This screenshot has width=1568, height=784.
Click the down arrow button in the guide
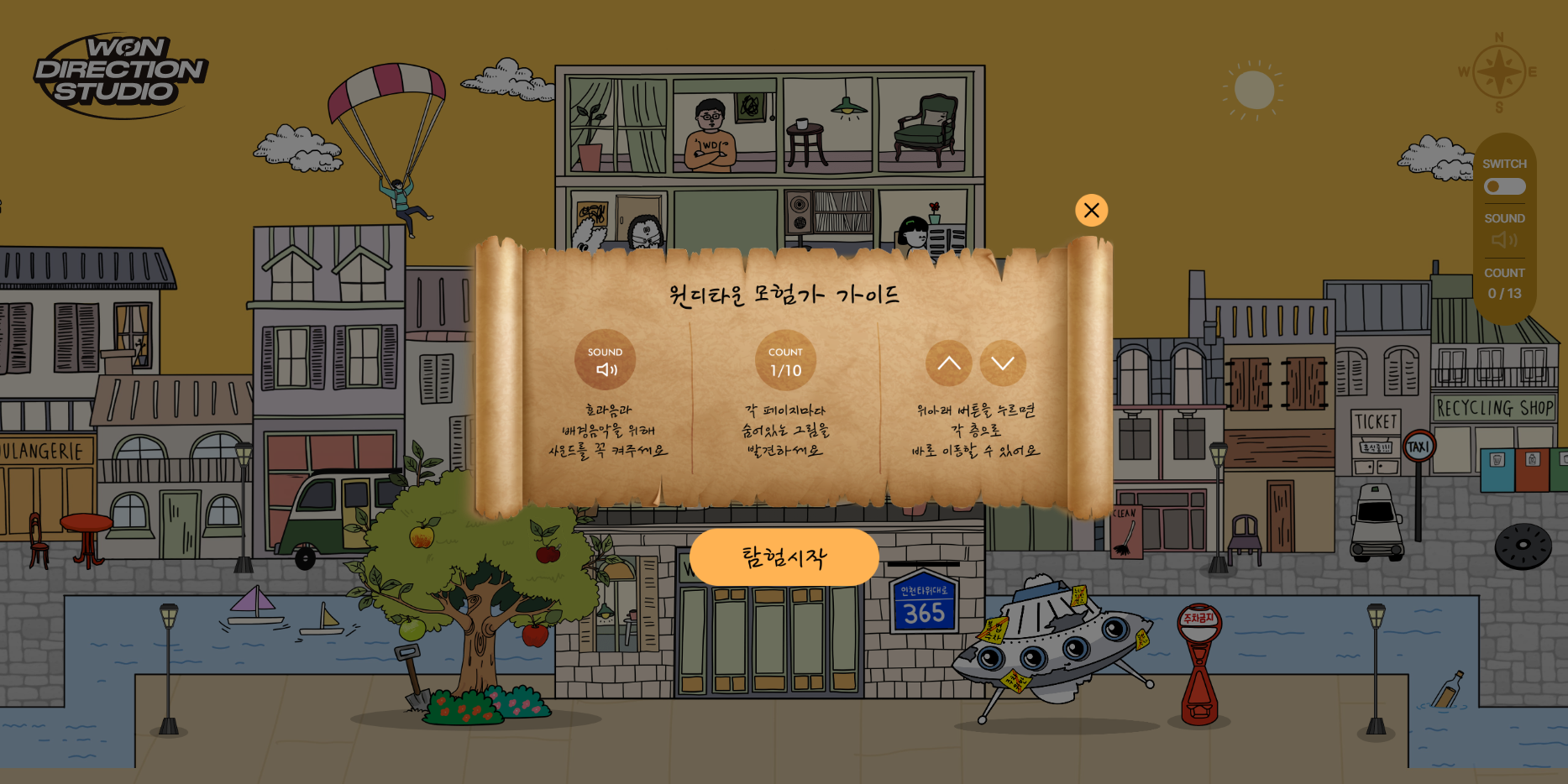[x=1002, y=363]
